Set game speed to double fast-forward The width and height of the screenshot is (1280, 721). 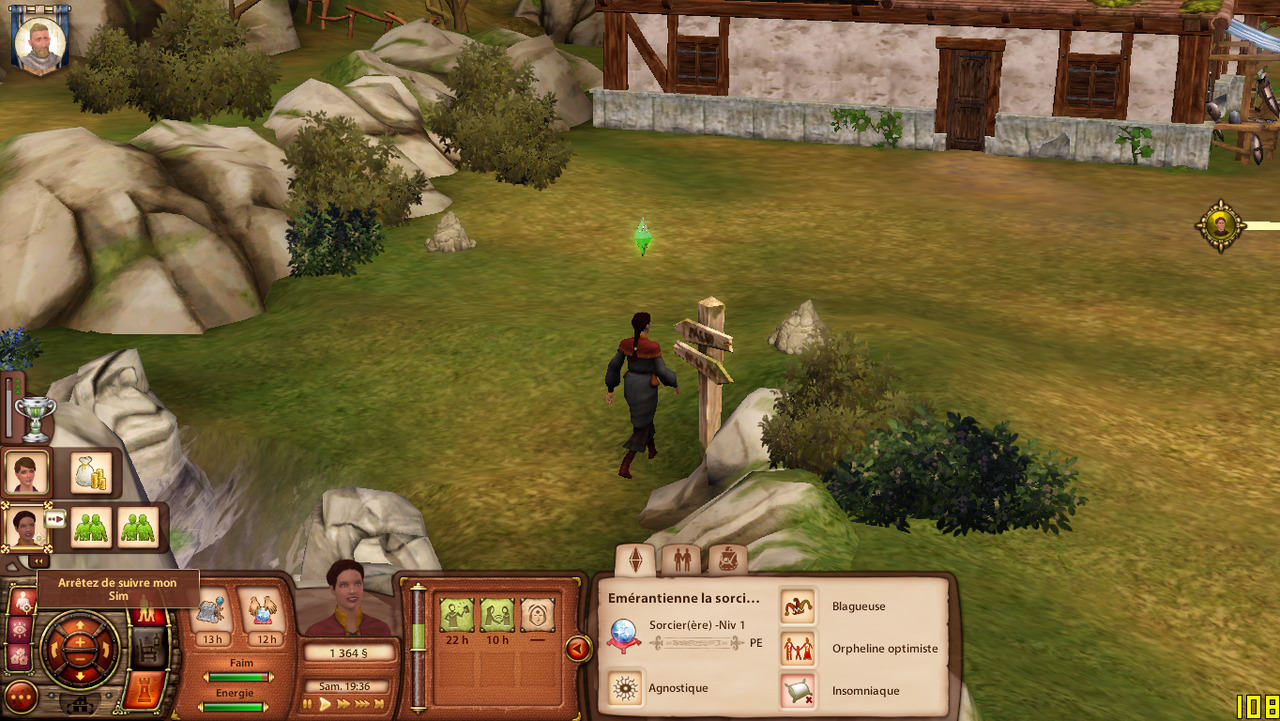click(345, 705)
